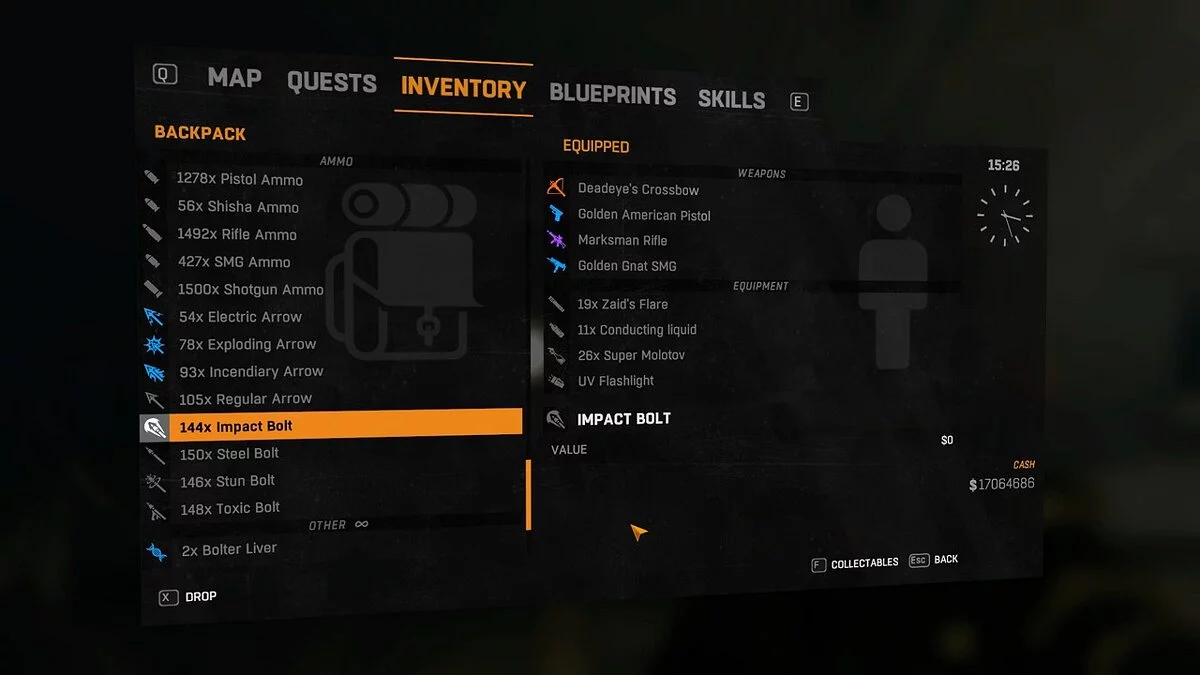Choose the Shisha Ammo entry

point(238,207)
